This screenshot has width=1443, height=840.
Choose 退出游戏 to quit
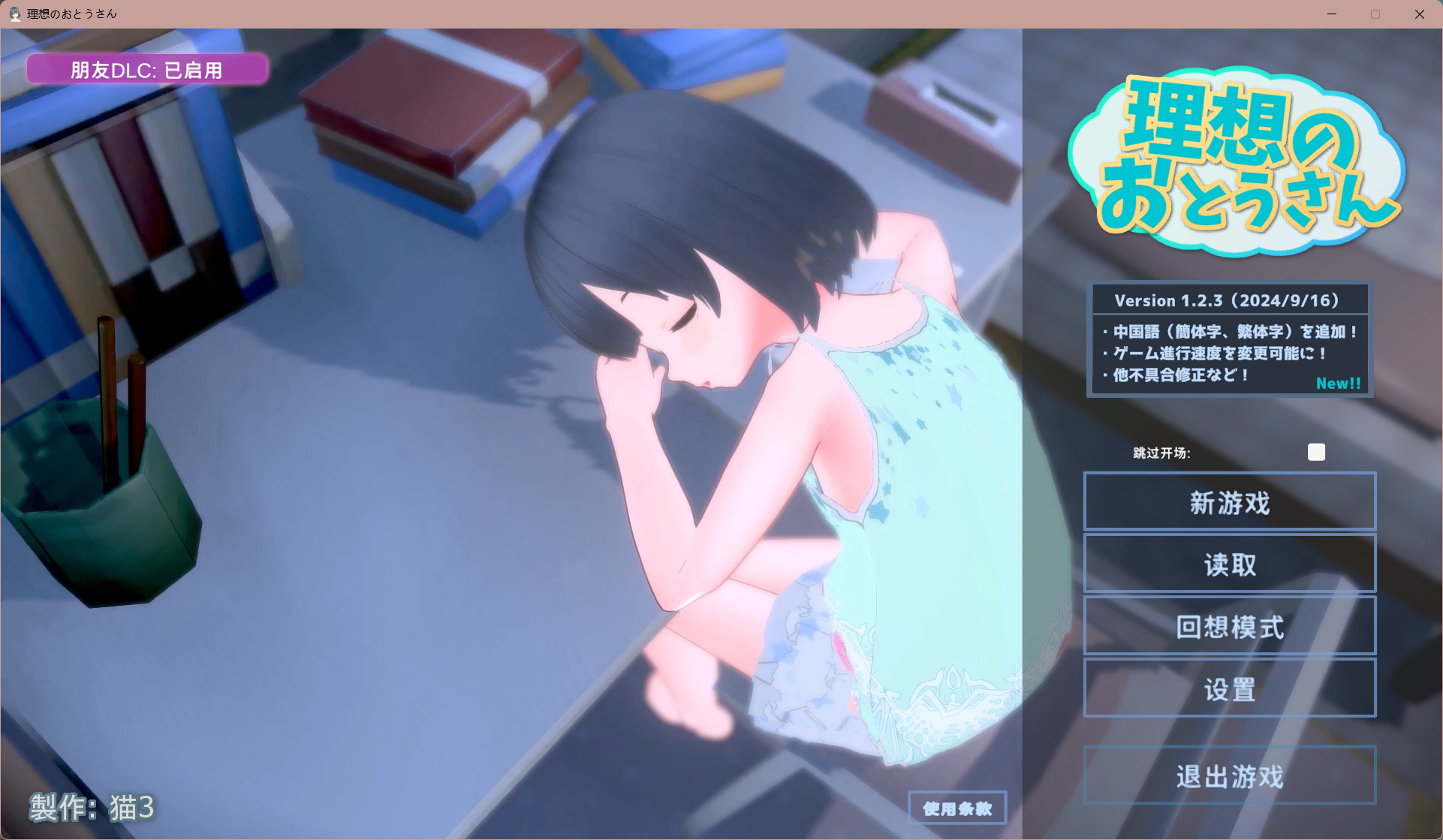tap(1229, 776)
